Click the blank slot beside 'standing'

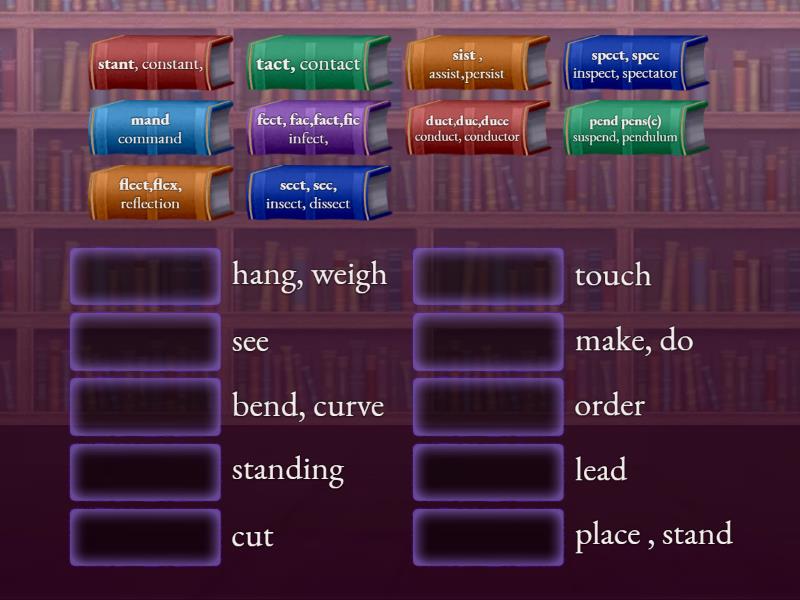pyautogui.click(x=145, y=472)
